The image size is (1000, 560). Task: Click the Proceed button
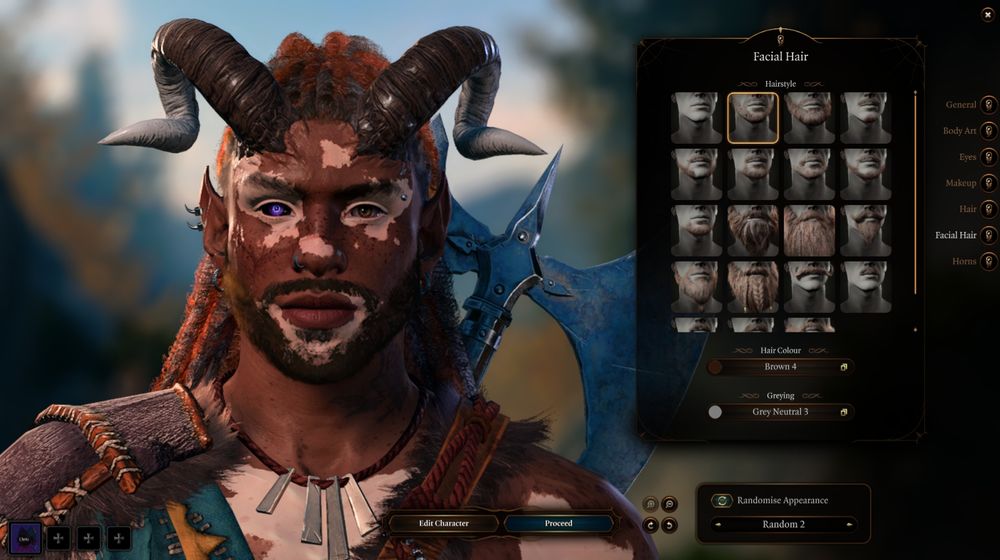click(x=558, y=523)
